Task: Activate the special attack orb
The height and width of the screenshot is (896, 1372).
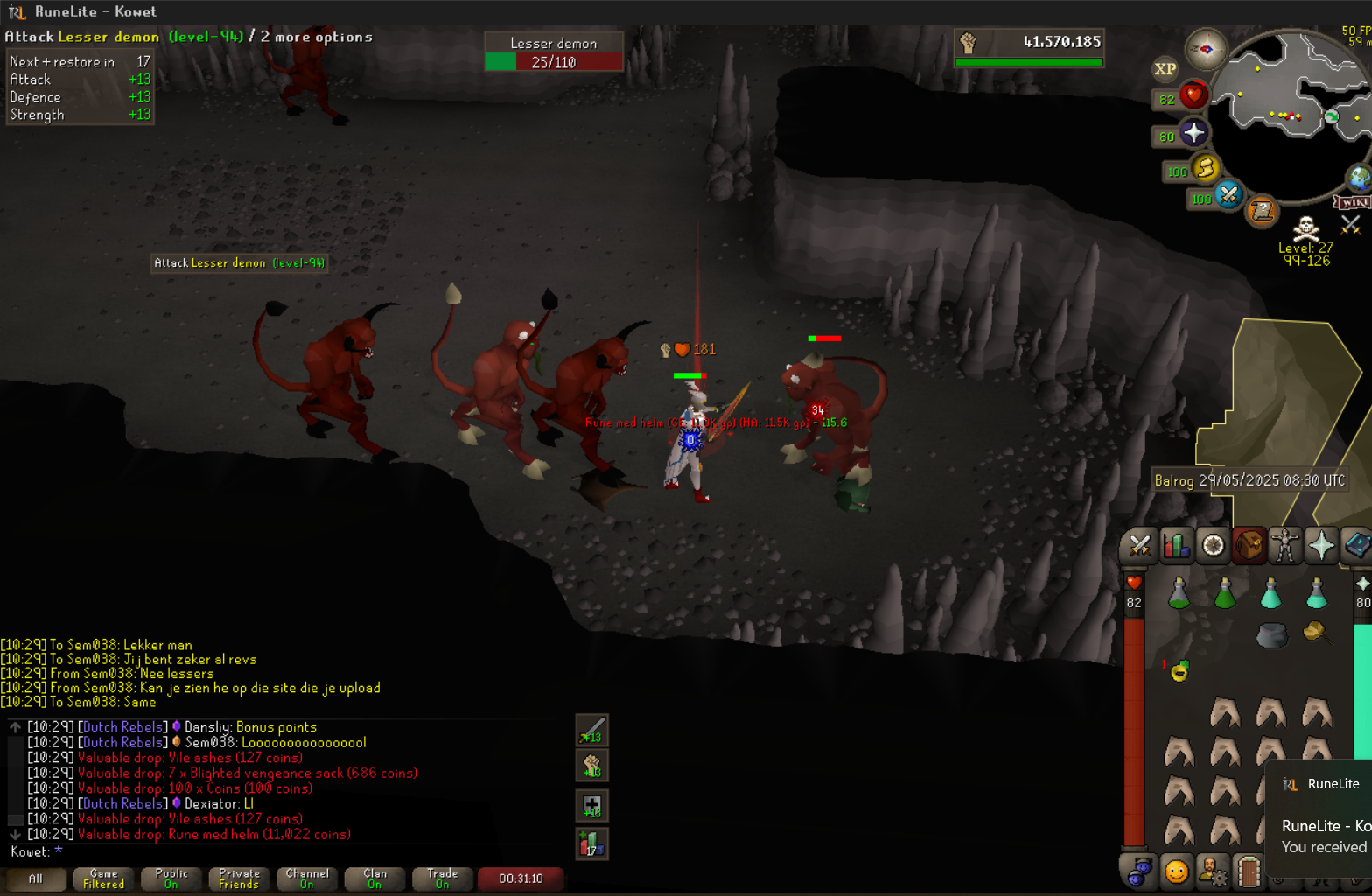Action: click(1228, 195)
